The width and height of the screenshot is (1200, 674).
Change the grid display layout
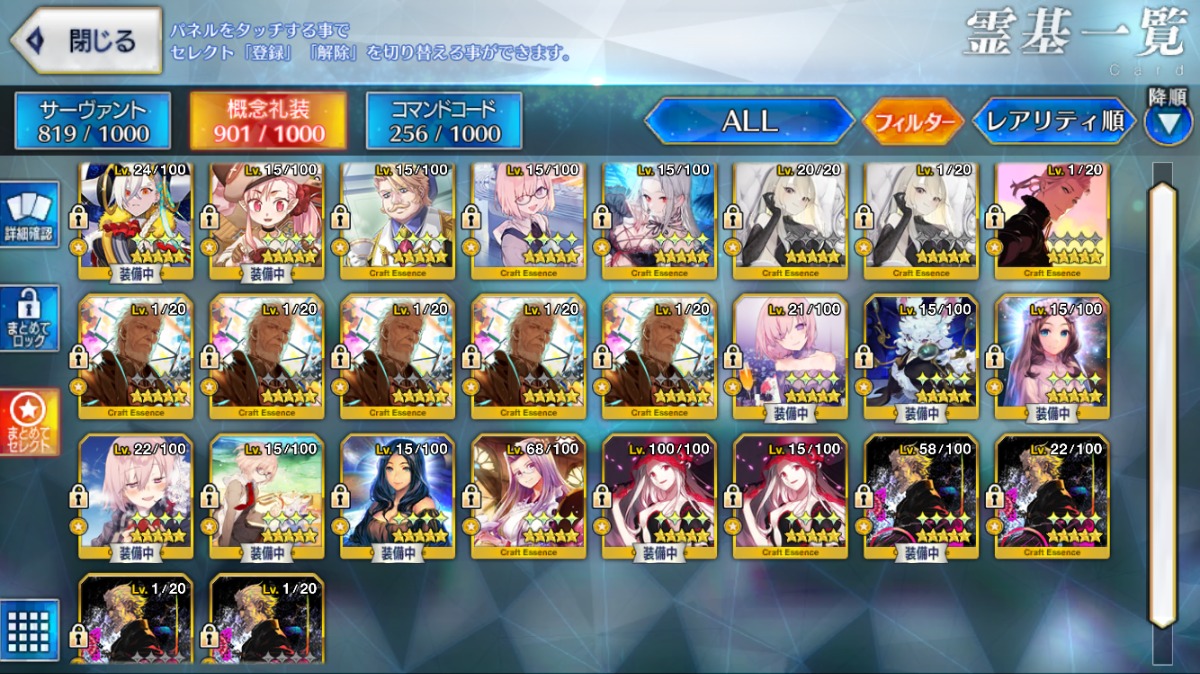point(30,630)
